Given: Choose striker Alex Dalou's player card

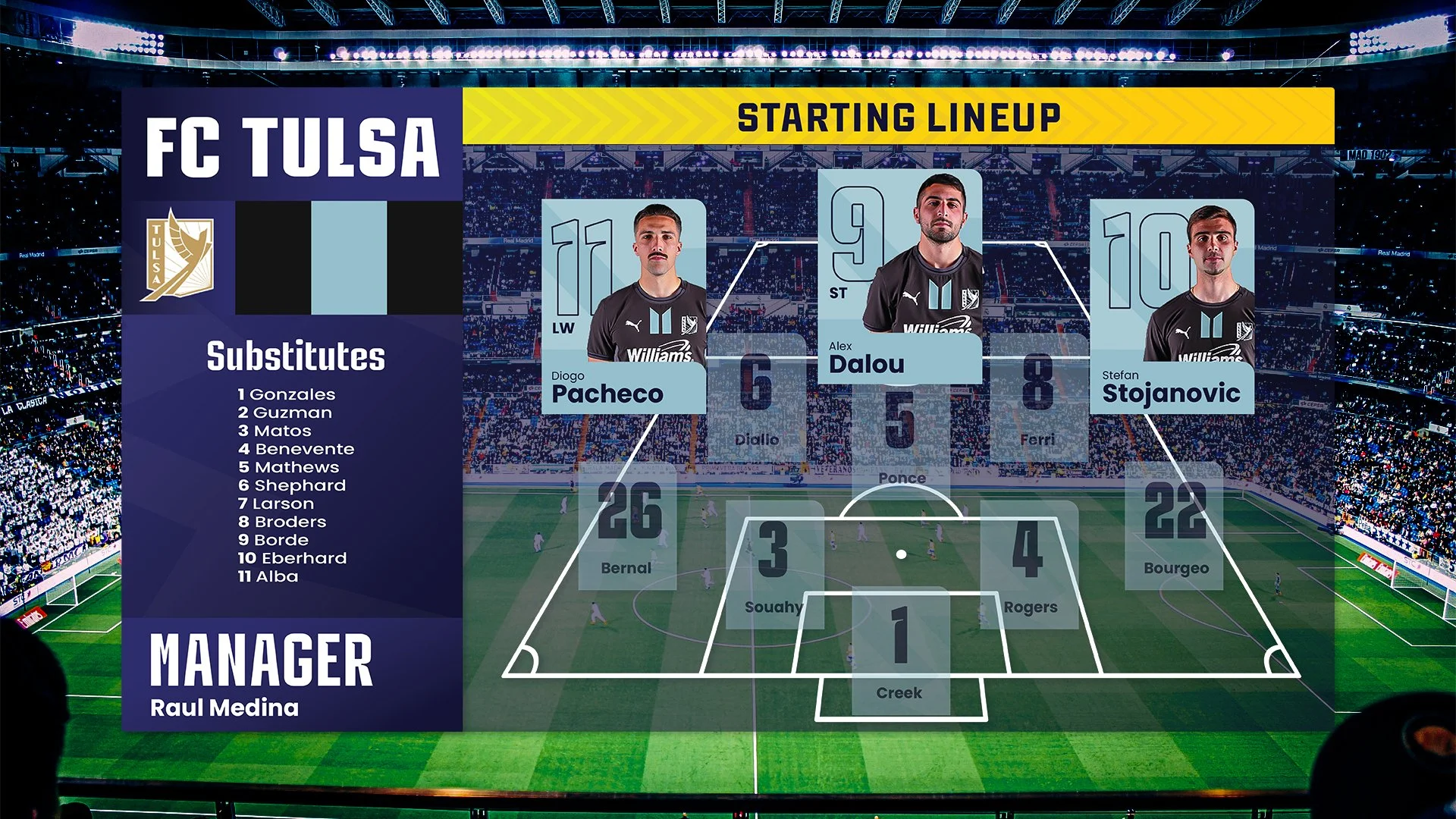Looking at the screenshot, I should coord(899,277).
